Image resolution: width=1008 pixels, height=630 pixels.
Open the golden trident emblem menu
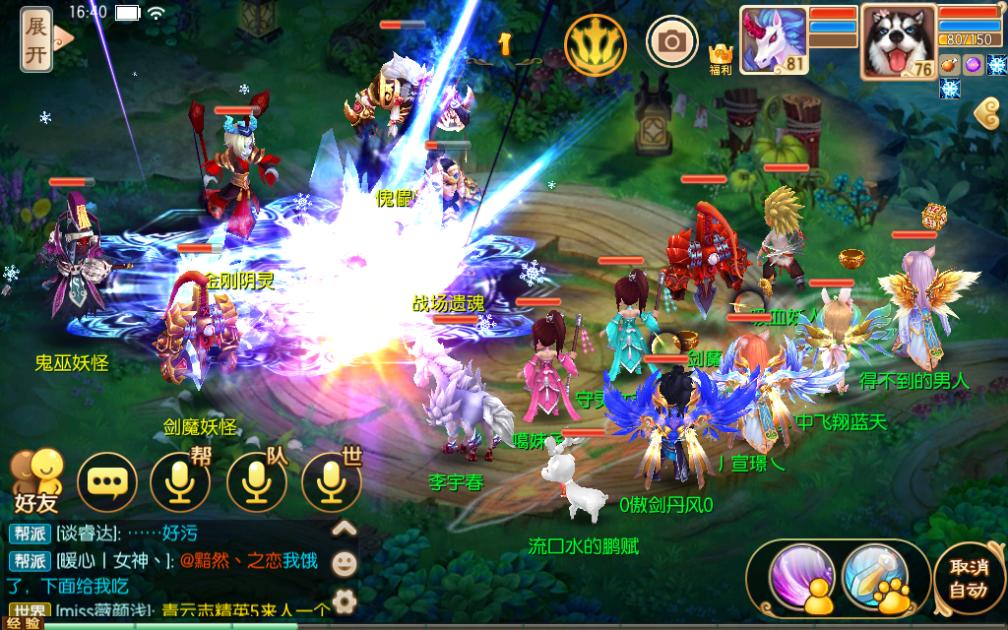595,42
